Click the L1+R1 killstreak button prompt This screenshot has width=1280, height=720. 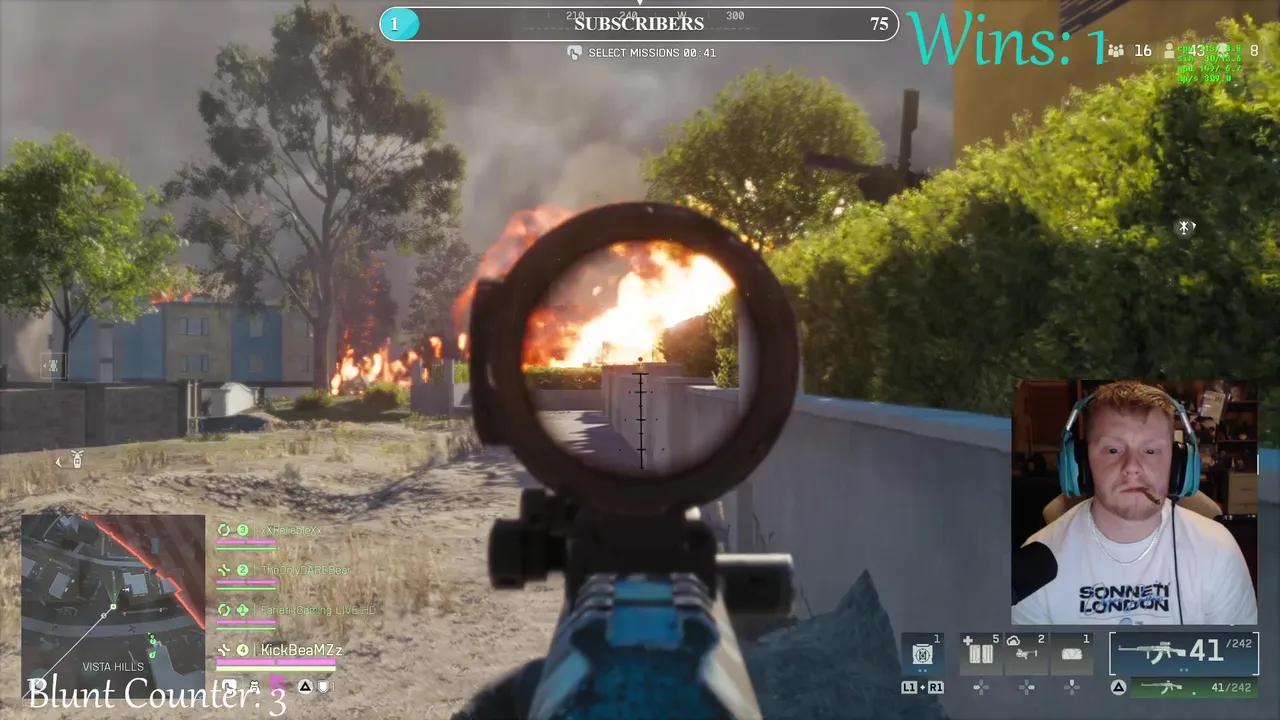click(x=922, y=688)
